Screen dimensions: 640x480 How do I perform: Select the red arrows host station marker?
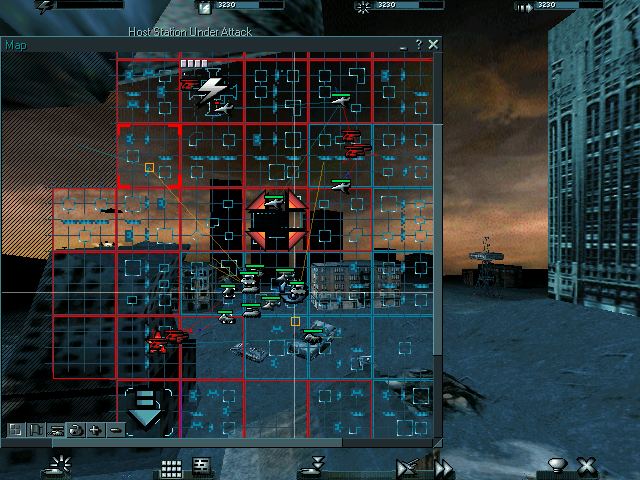277,220
